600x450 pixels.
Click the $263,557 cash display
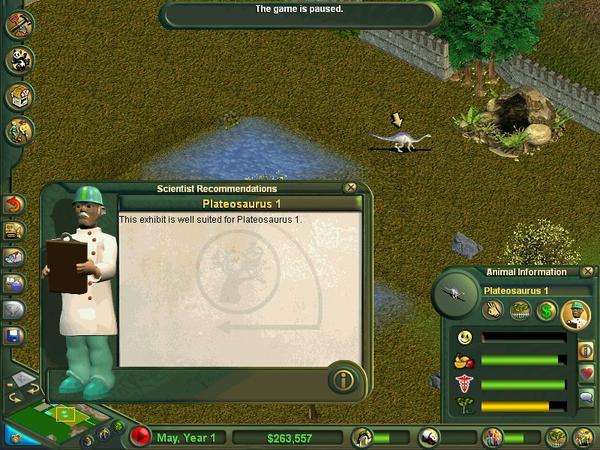(x=287, y=438)
